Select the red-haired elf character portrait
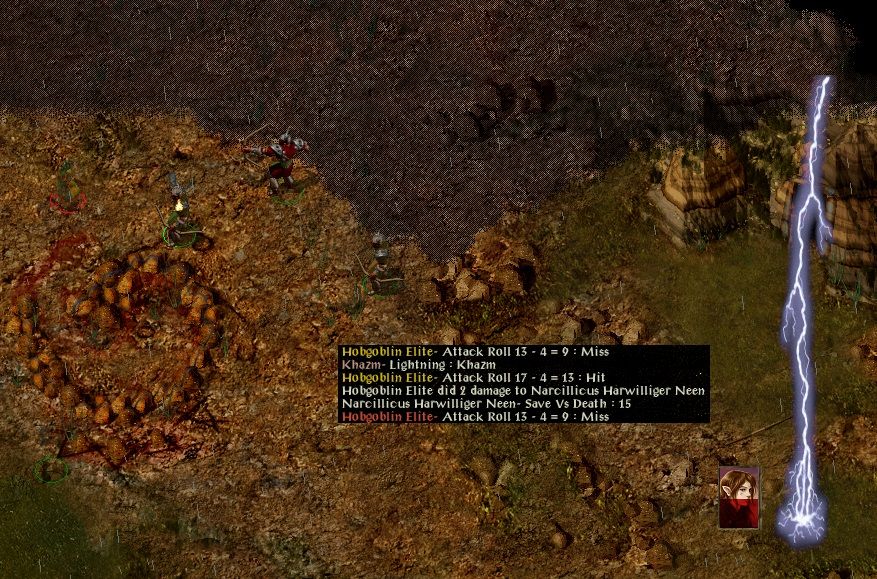This screenshot has width=877, height=579. pos(739,497)
